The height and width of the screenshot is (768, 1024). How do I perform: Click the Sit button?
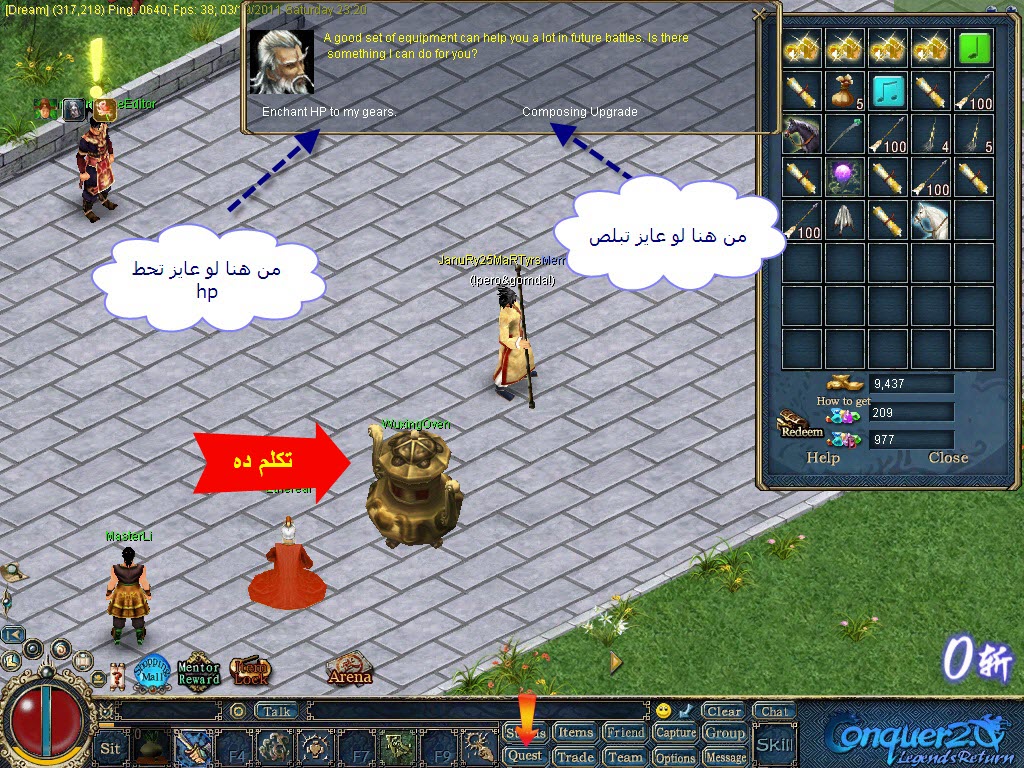[110, 747]
